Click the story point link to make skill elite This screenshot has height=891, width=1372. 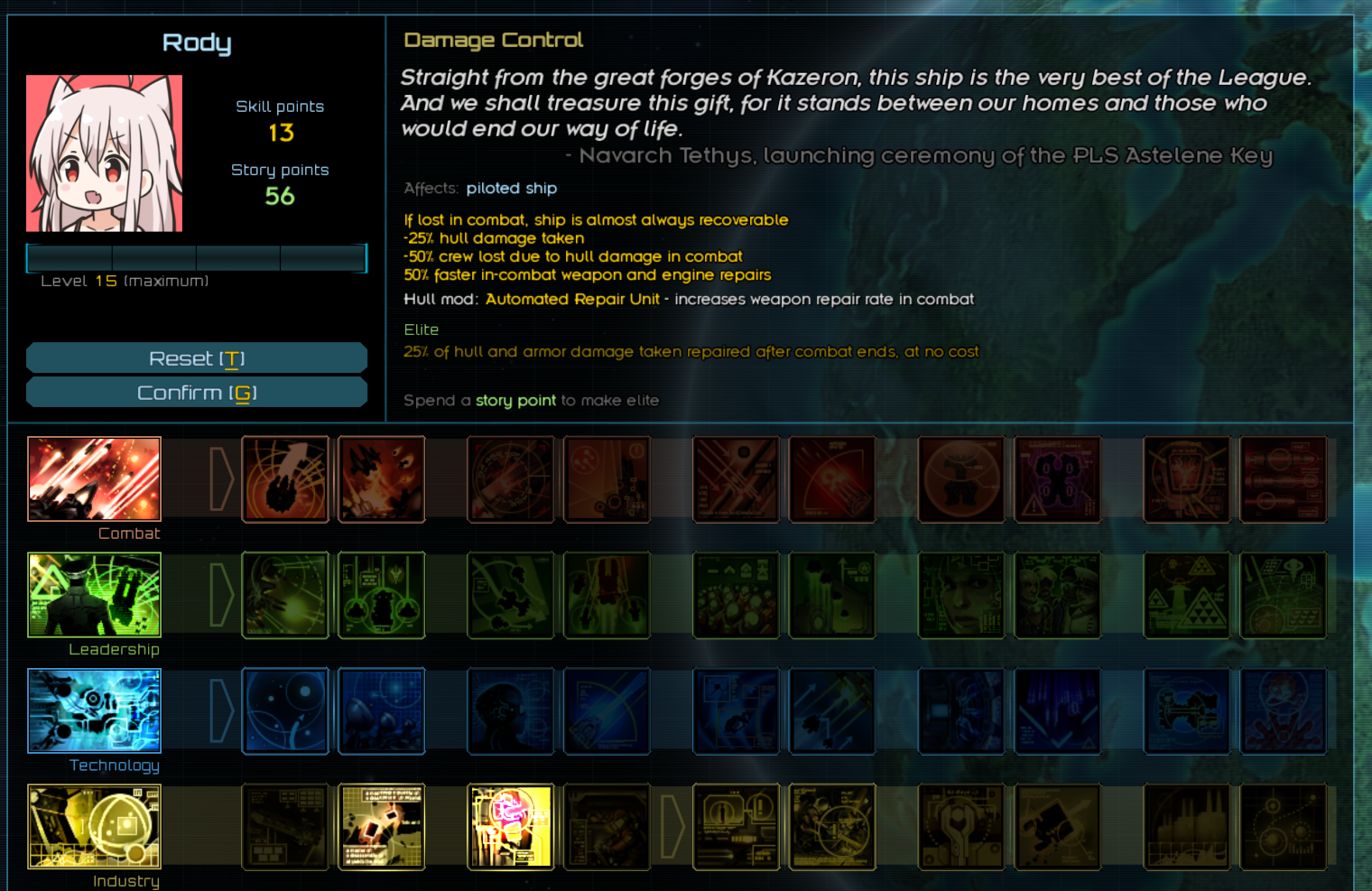click(515, 400)
